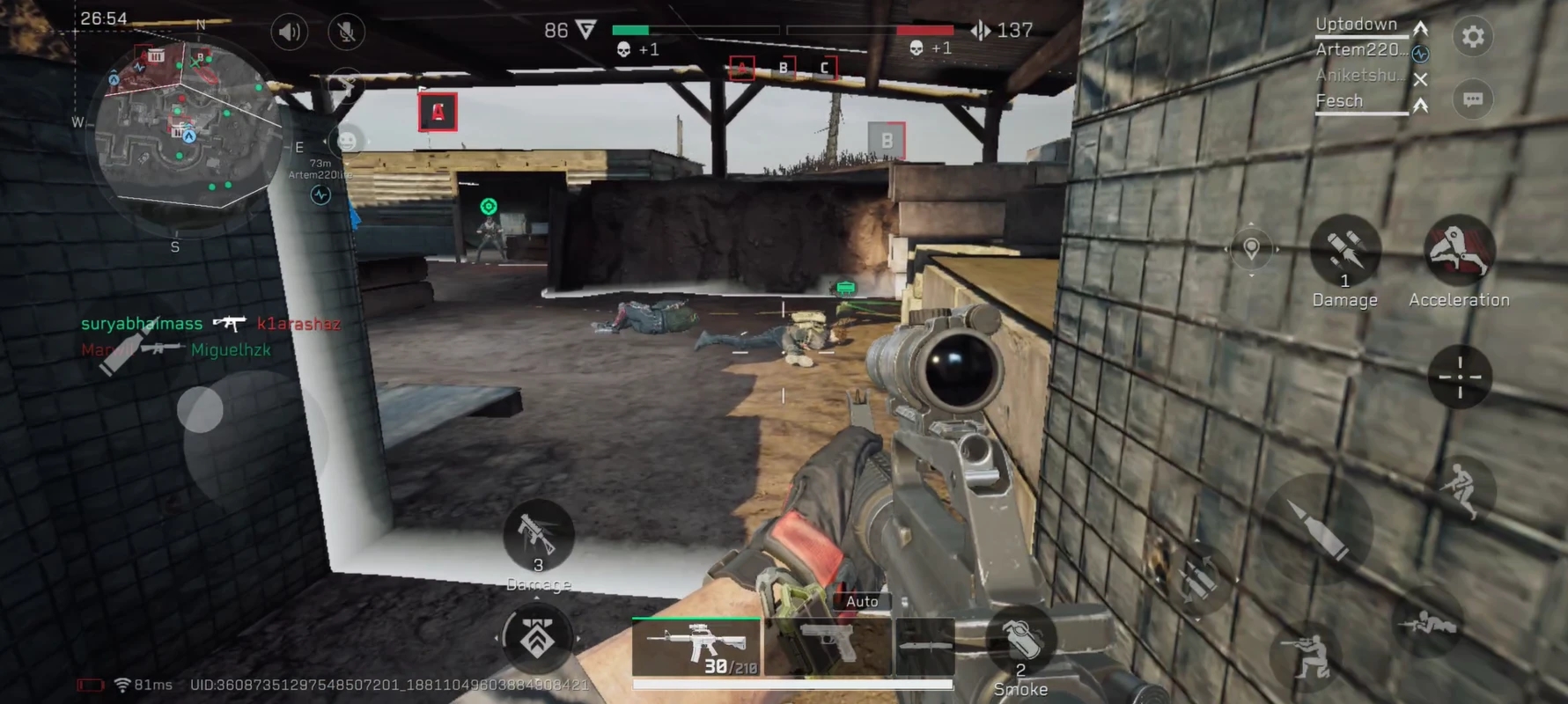Reload using the magazine icon button

point(1198,579)
